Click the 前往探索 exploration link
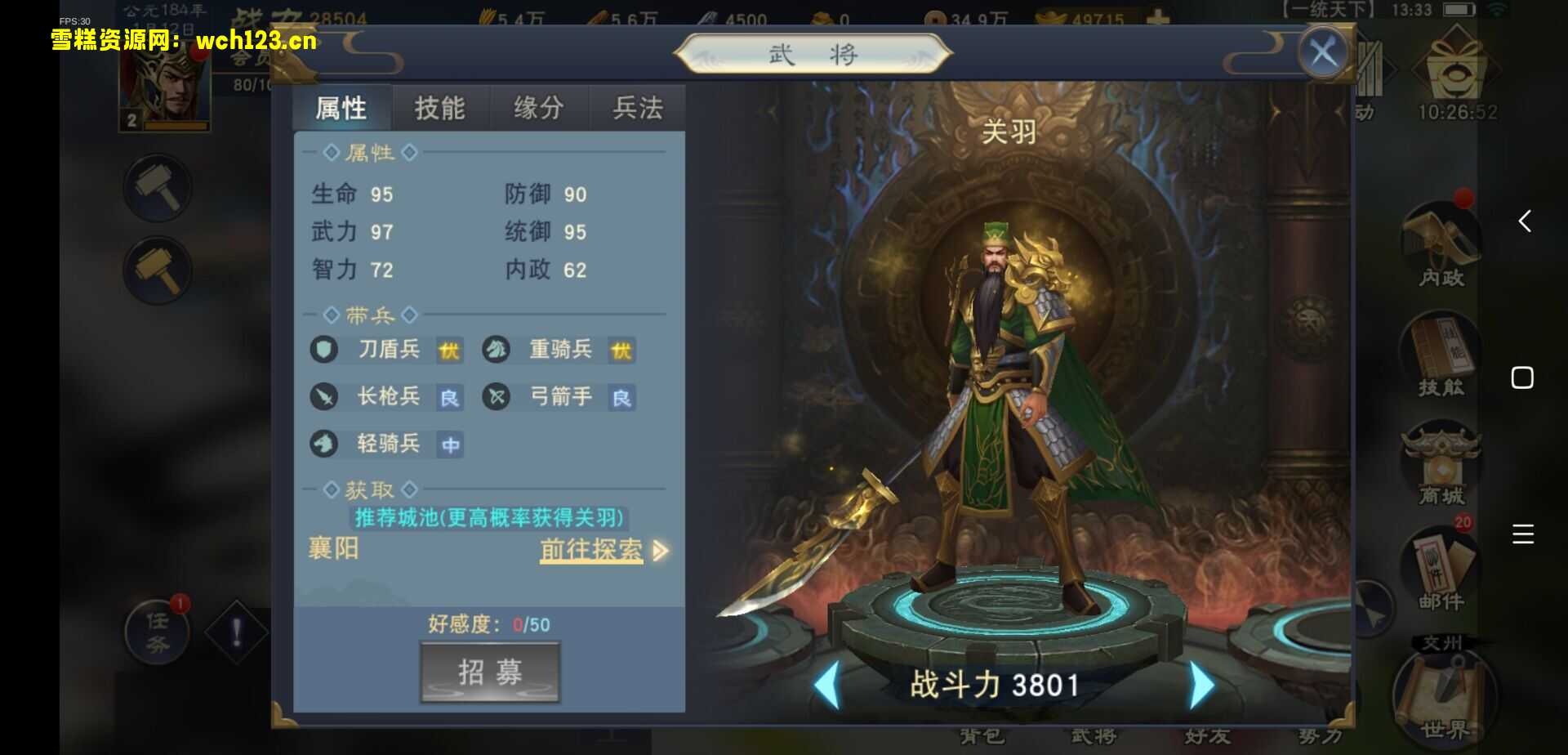1568x755 pixels. (x=590, y=551)
